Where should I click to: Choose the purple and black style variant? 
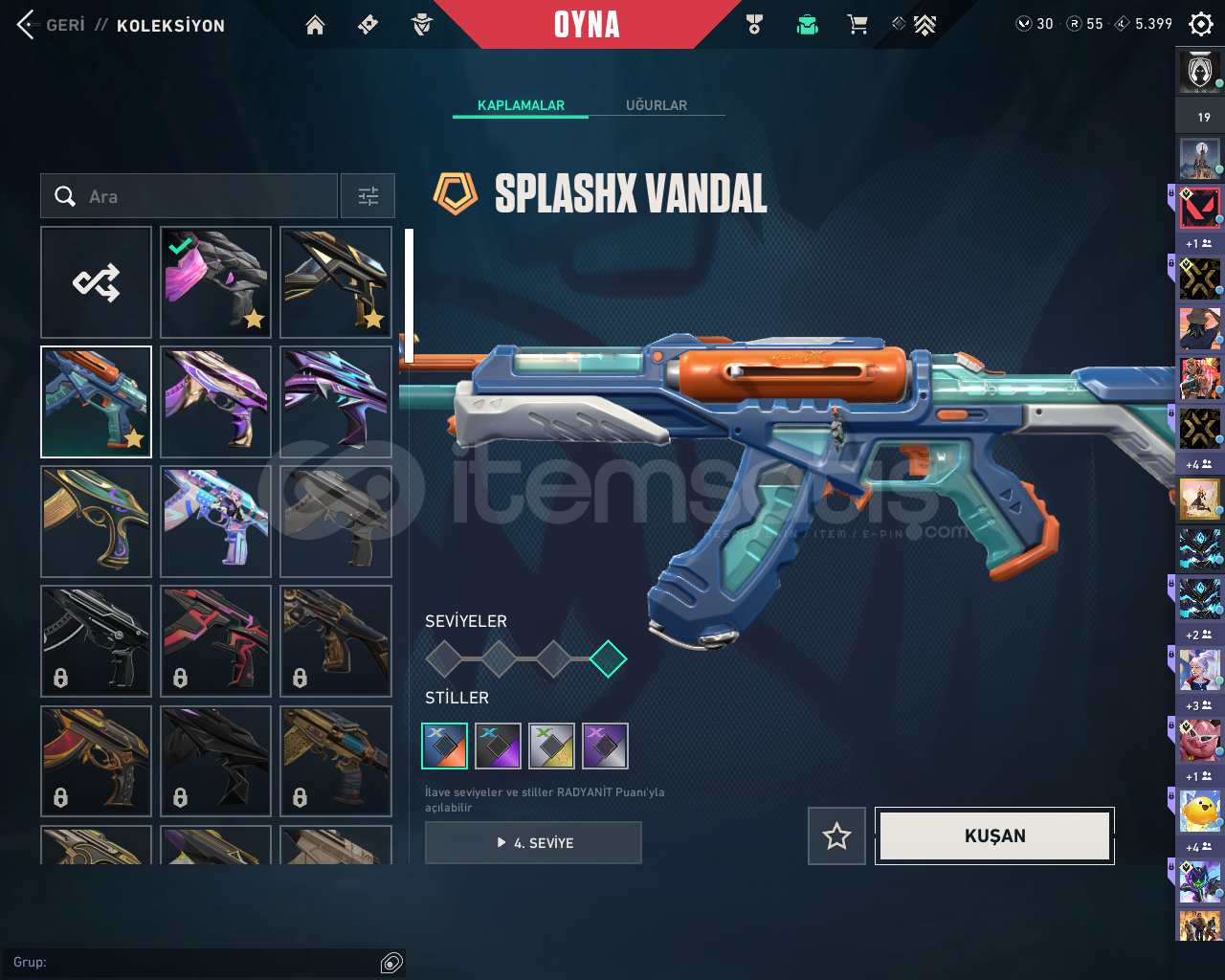coord(499,746)
